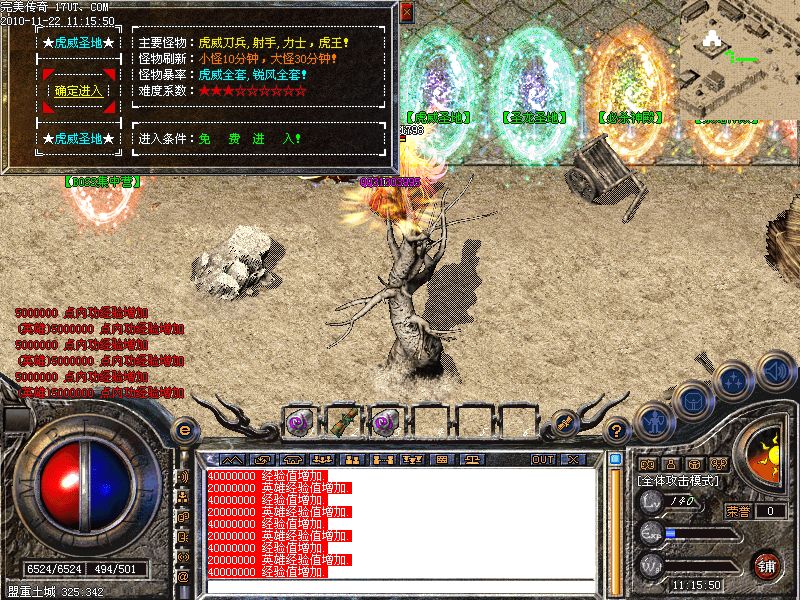The image size is (800, 600).
Task: Change the 全体攻击模式 attack mode
Action: (680, 481)
